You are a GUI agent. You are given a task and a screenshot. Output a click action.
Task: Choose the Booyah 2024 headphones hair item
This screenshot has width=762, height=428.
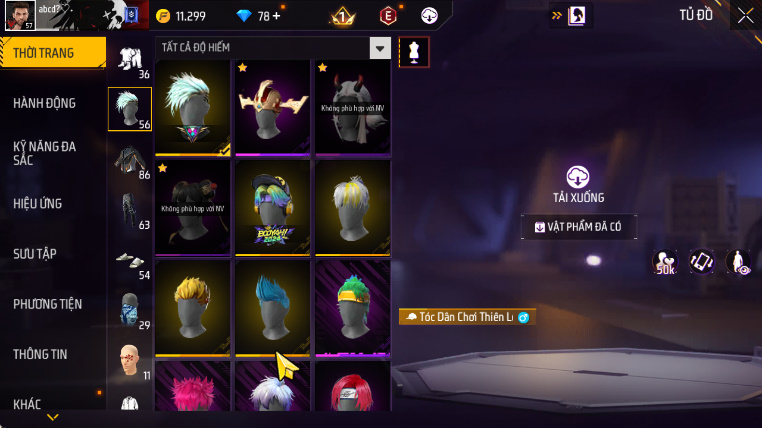(x=272, y=207)
